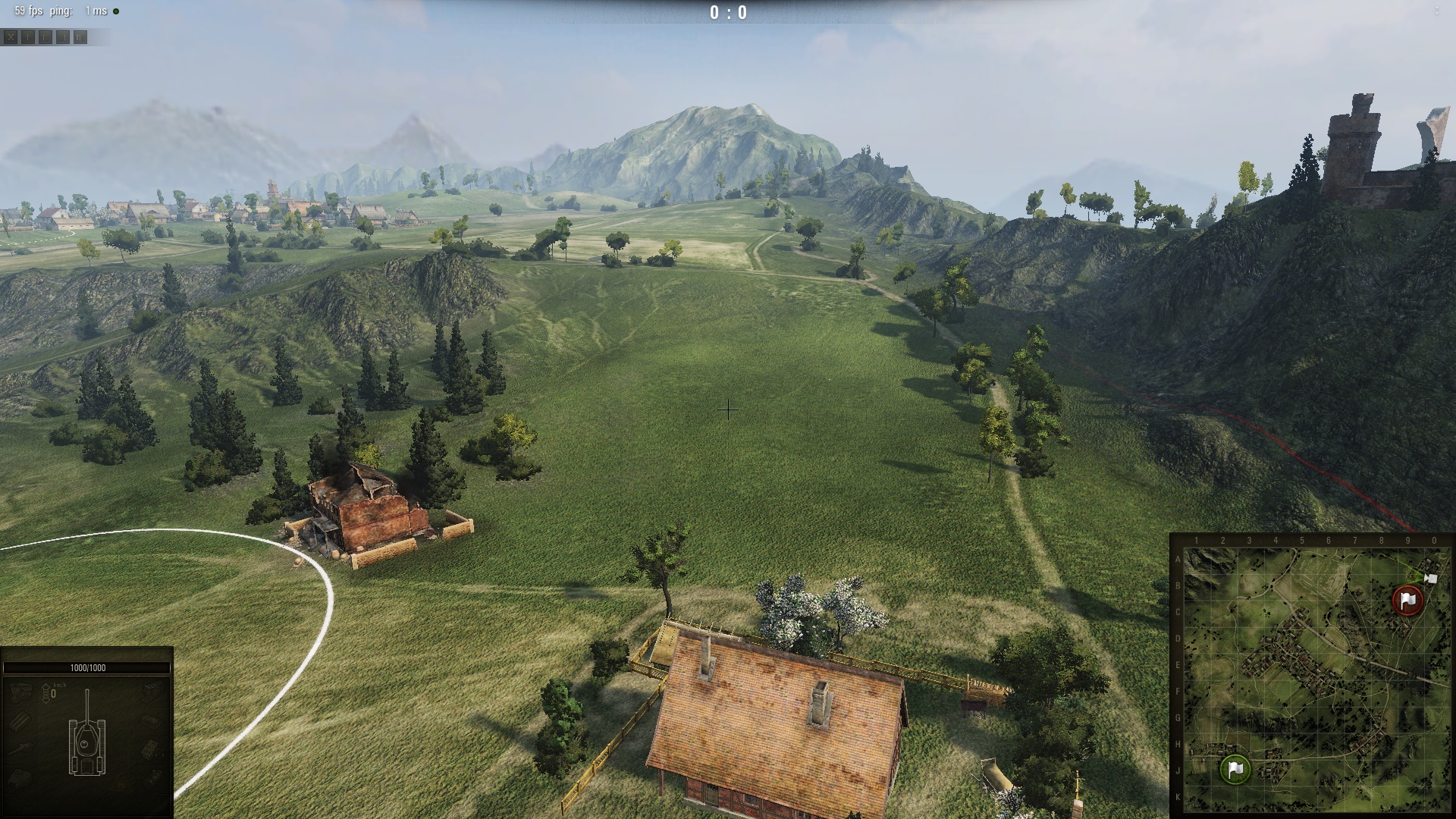Select the single dotted column panel mode
1456x819 pixels.
pos(28,36)
